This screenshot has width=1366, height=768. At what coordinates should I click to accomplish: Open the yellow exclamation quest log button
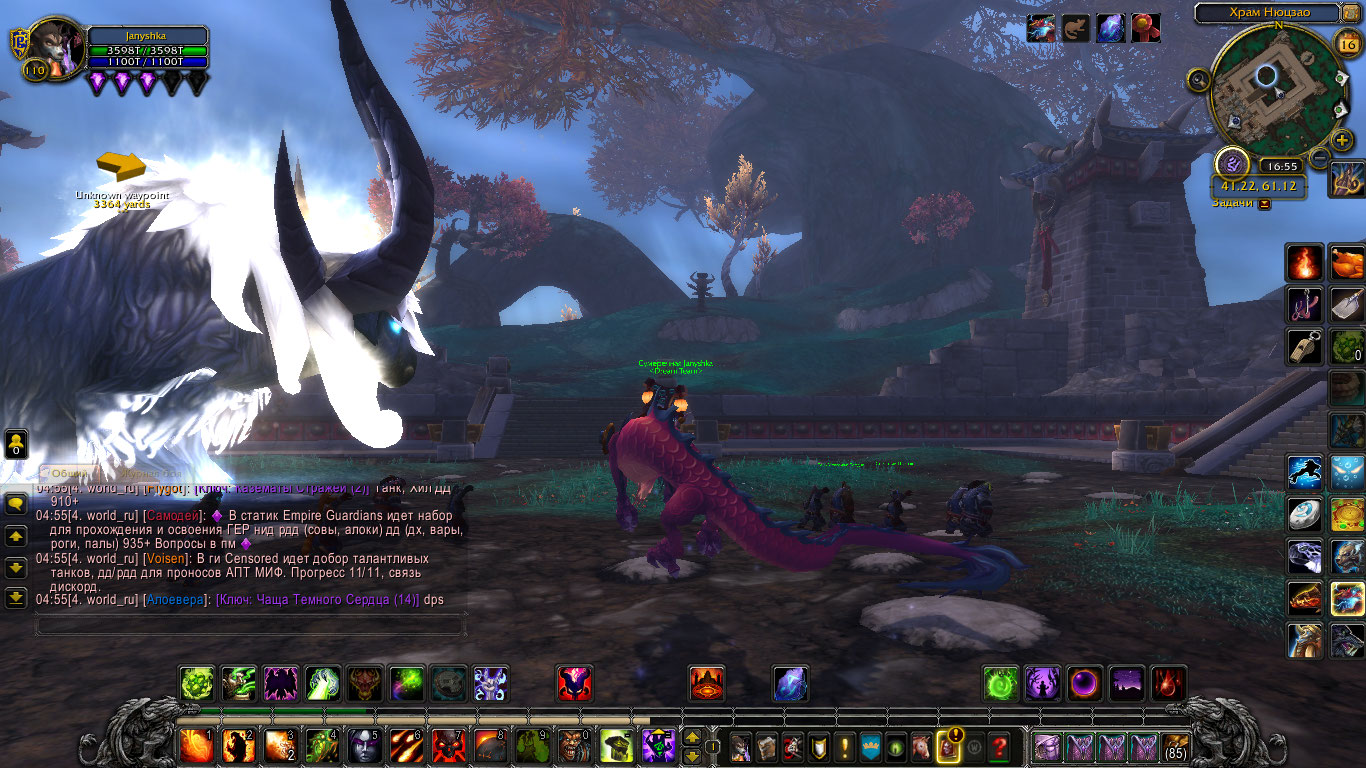845,746
